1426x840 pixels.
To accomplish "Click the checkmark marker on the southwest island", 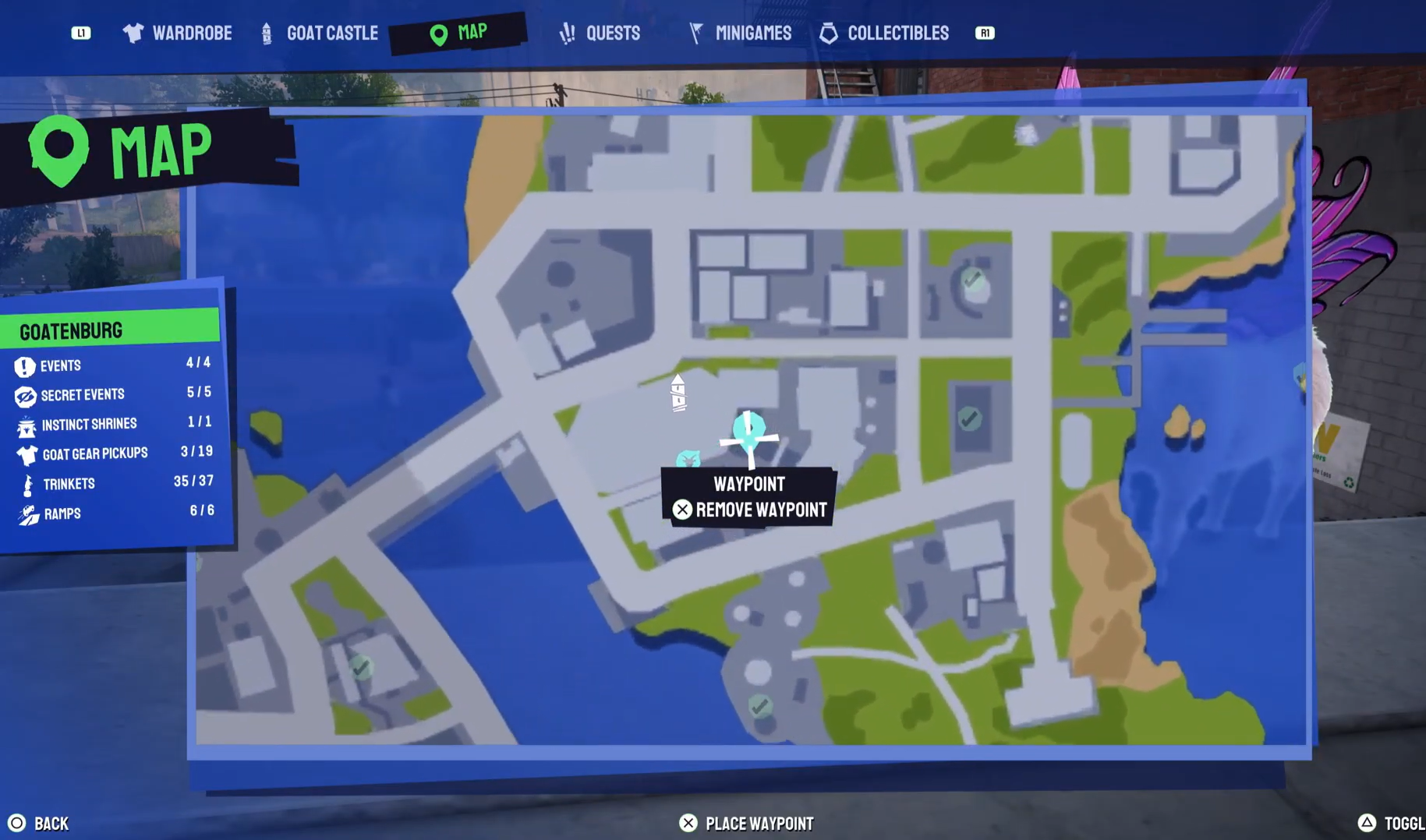I will [360, 668].
